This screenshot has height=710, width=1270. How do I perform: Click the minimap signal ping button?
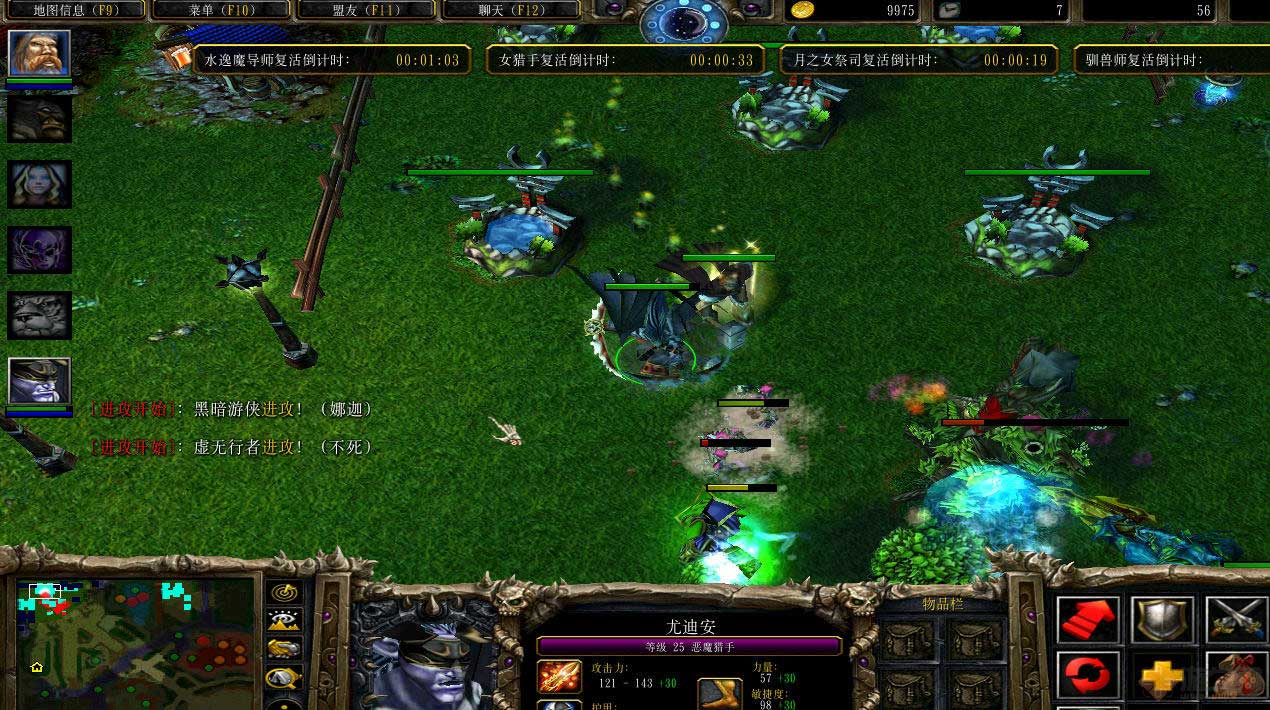pyautogui.click(x=285, y=592)
